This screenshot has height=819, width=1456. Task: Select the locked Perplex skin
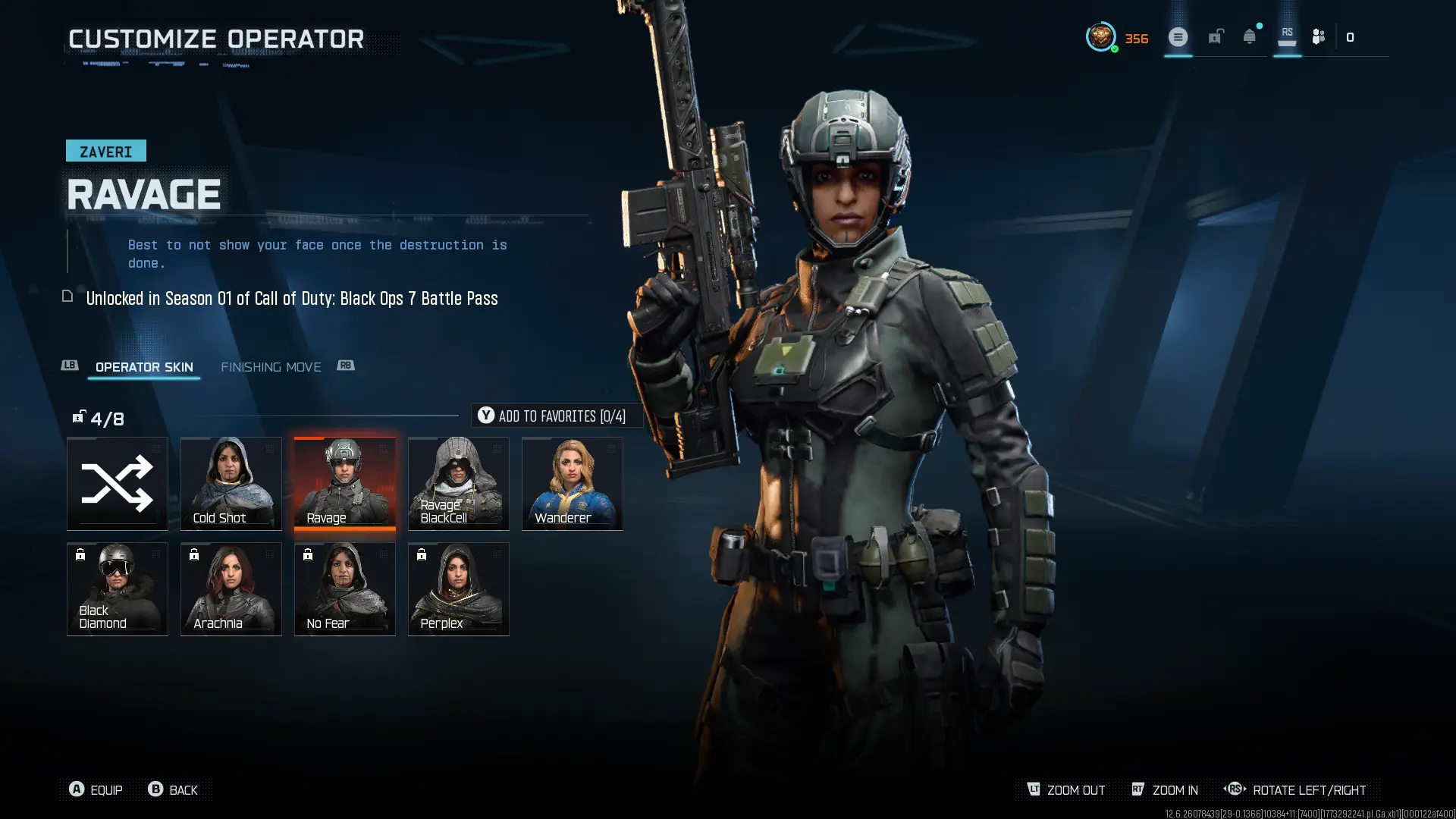coord(459,588)
